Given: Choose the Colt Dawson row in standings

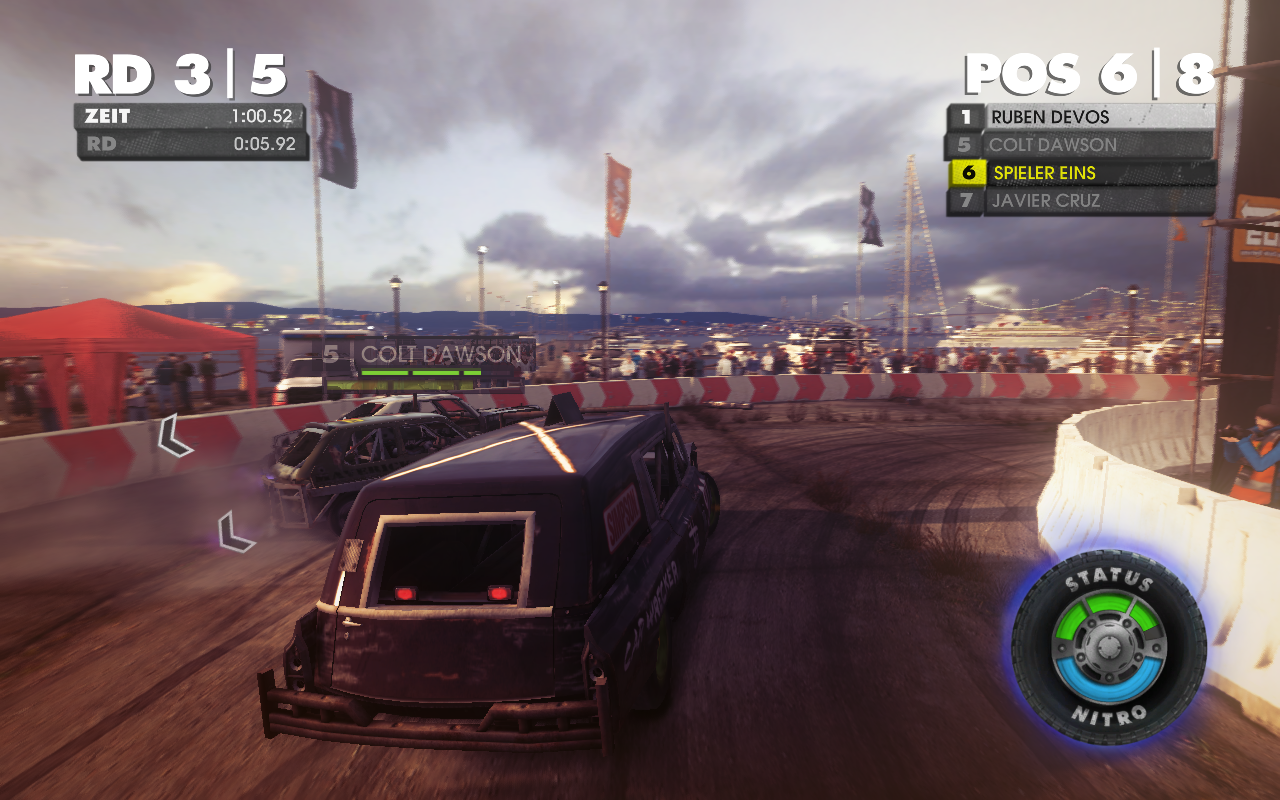Looking at the screenshot, I should coord(1080,145).
